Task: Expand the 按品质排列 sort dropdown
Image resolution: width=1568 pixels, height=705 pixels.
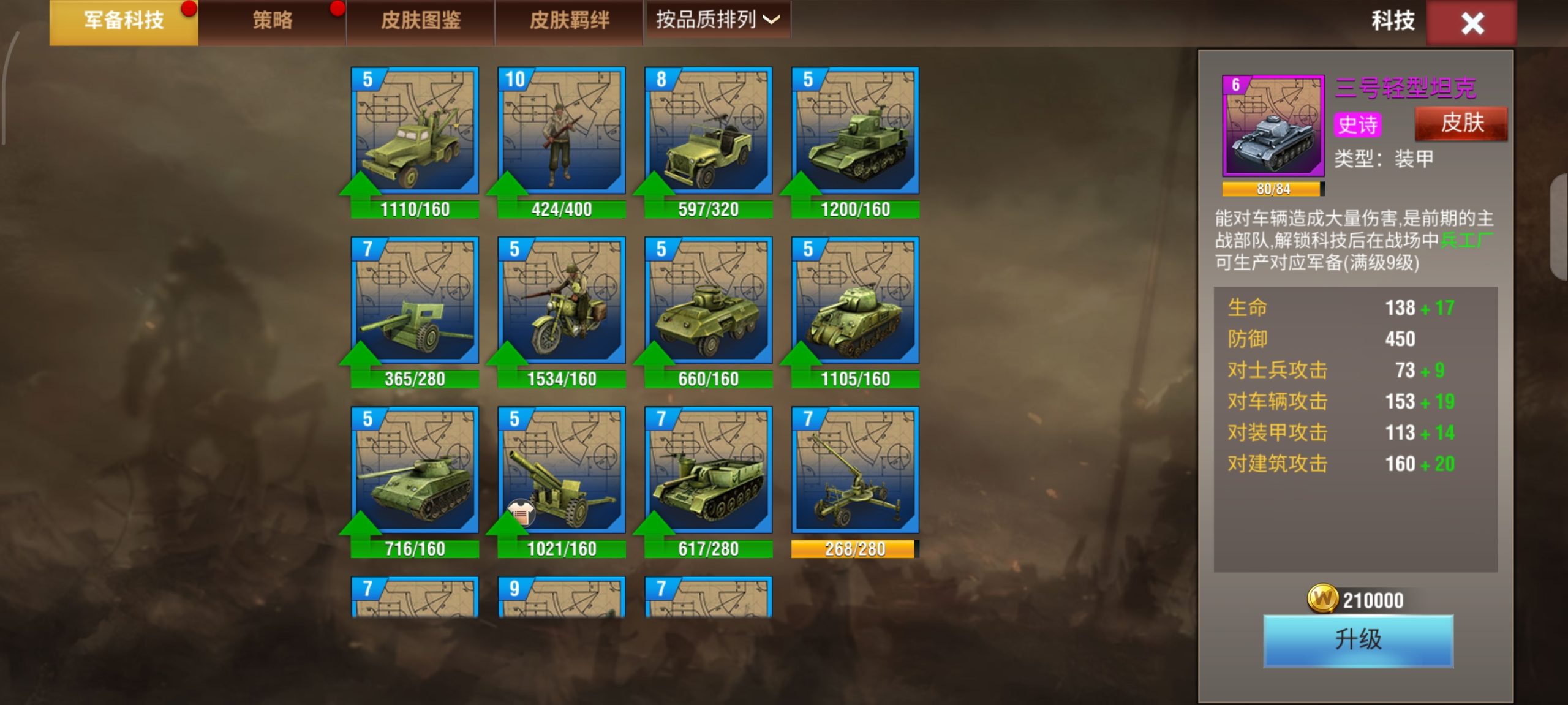Action: [717, 20]
